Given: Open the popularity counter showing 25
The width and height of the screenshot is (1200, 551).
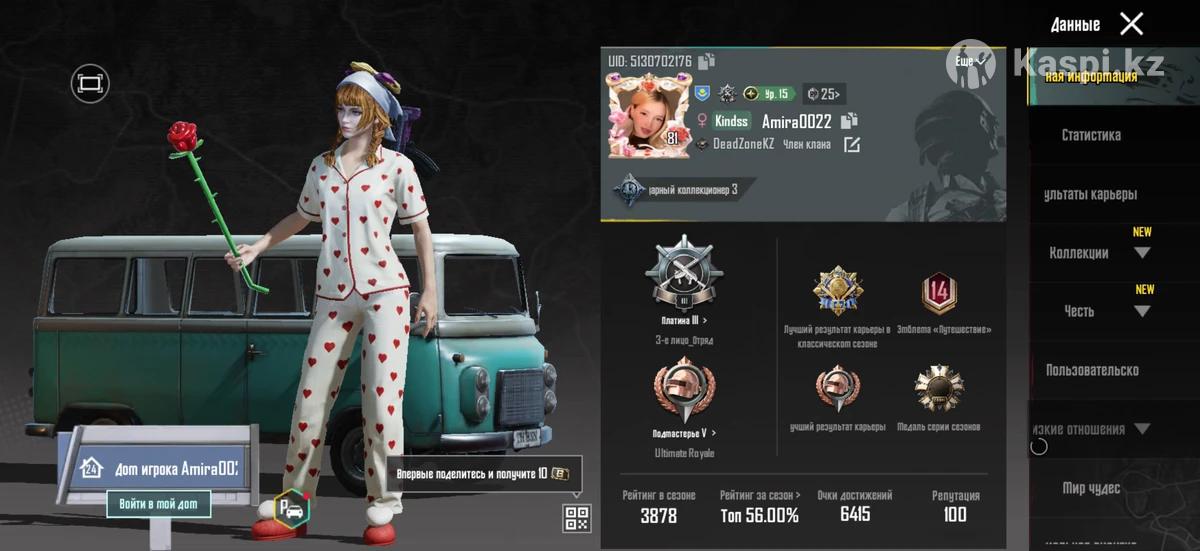Looking at the screenshot, I should point(825,94).
